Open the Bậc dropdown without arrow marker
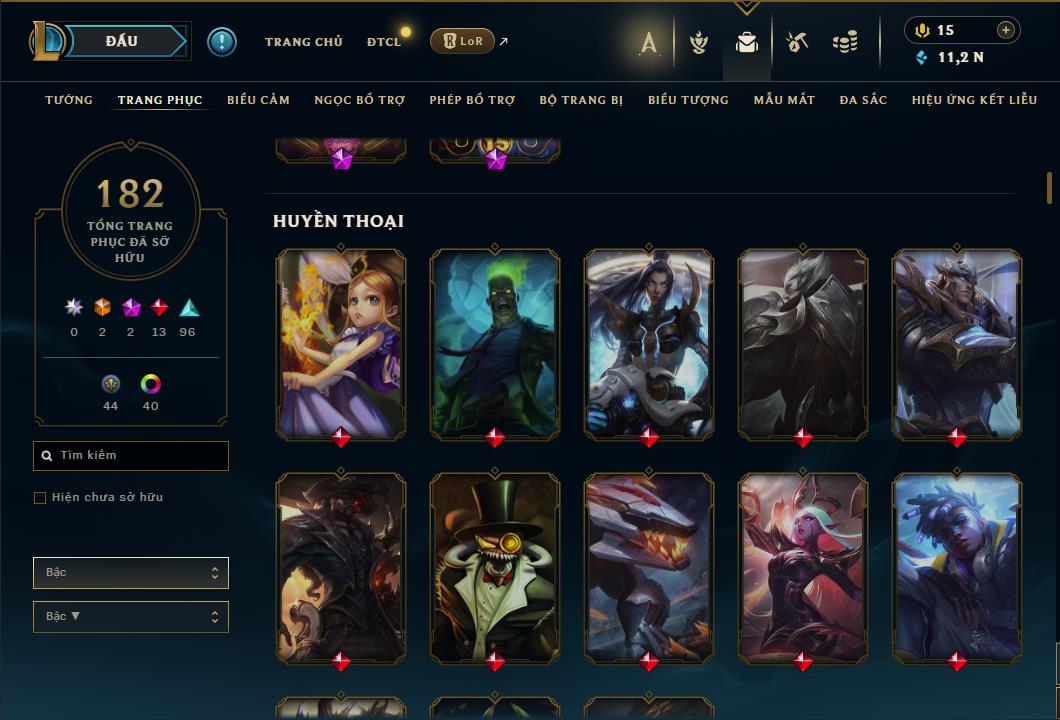The image size is (1060, 720). (131, 573)
